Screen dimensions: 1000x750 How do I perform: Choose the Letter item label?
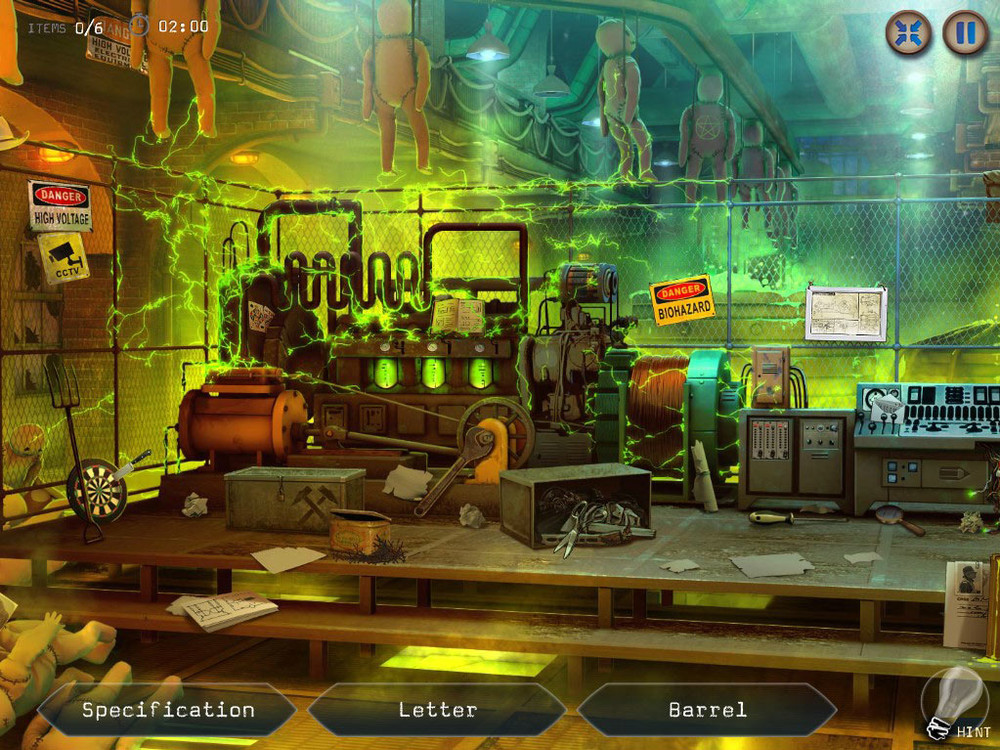[x=437, y=710]
